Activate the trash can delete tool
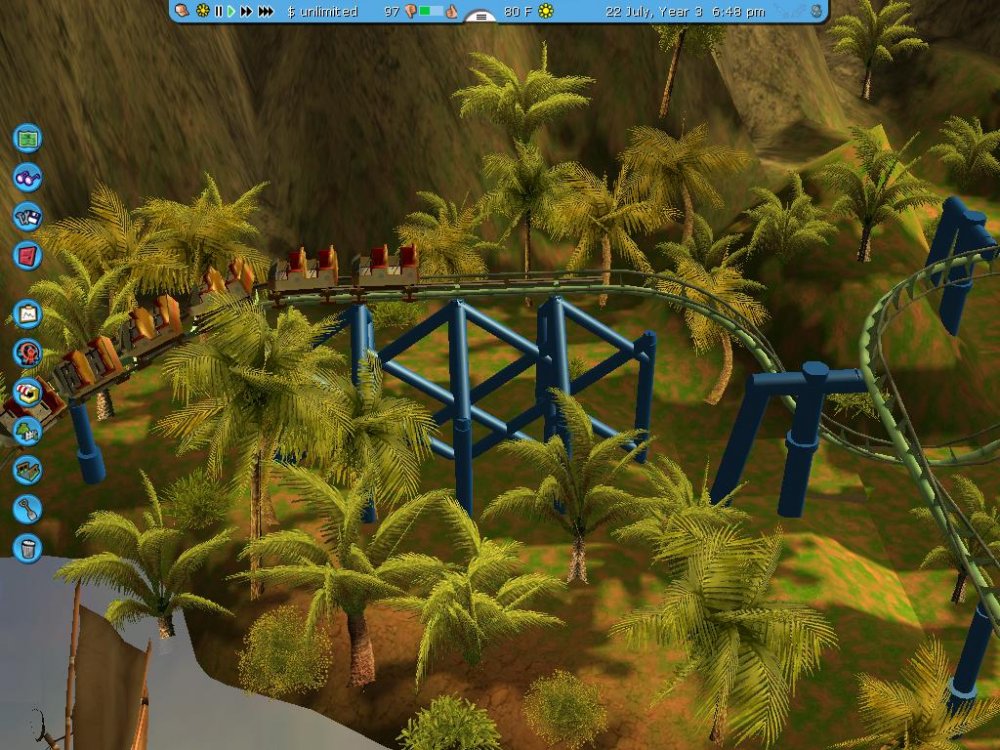The height and width of the screenshot is (750, 1000). pos(27,547)
